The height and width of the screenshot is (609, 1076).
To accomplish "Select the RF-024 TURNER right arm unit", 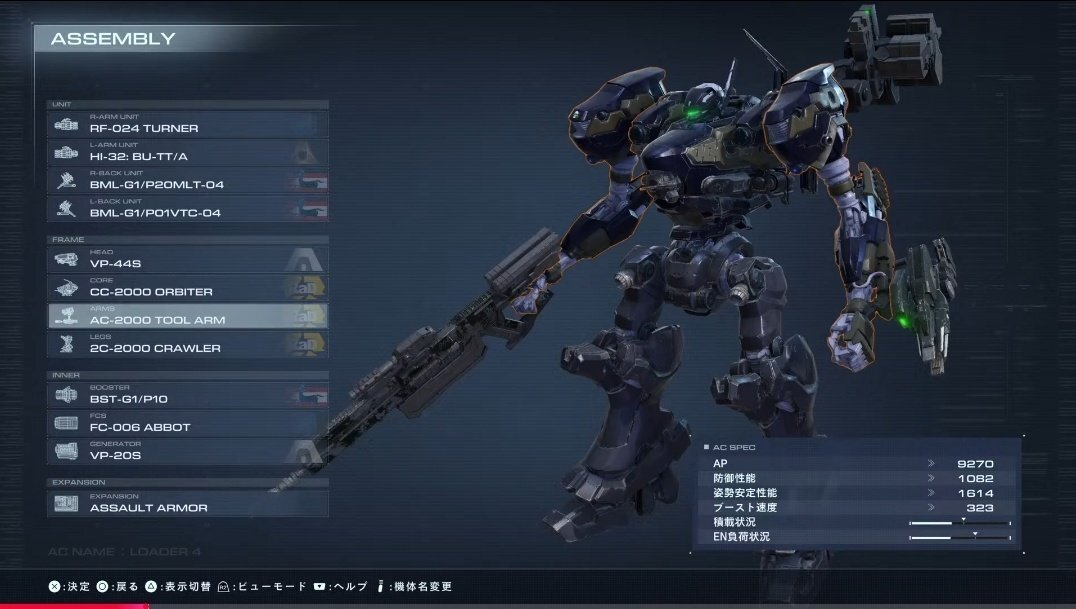I will tap(188, 124).
